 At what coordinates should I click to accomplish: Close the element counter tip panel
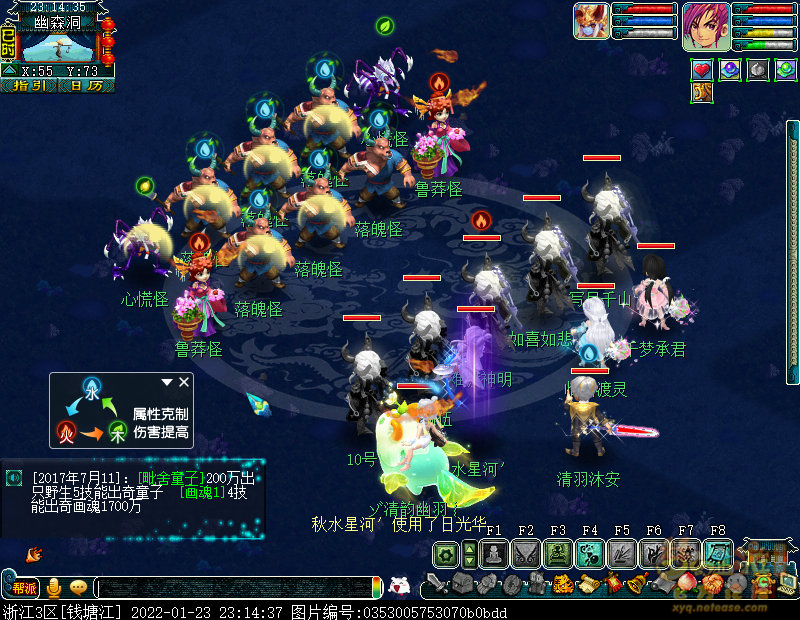[184, 382]
